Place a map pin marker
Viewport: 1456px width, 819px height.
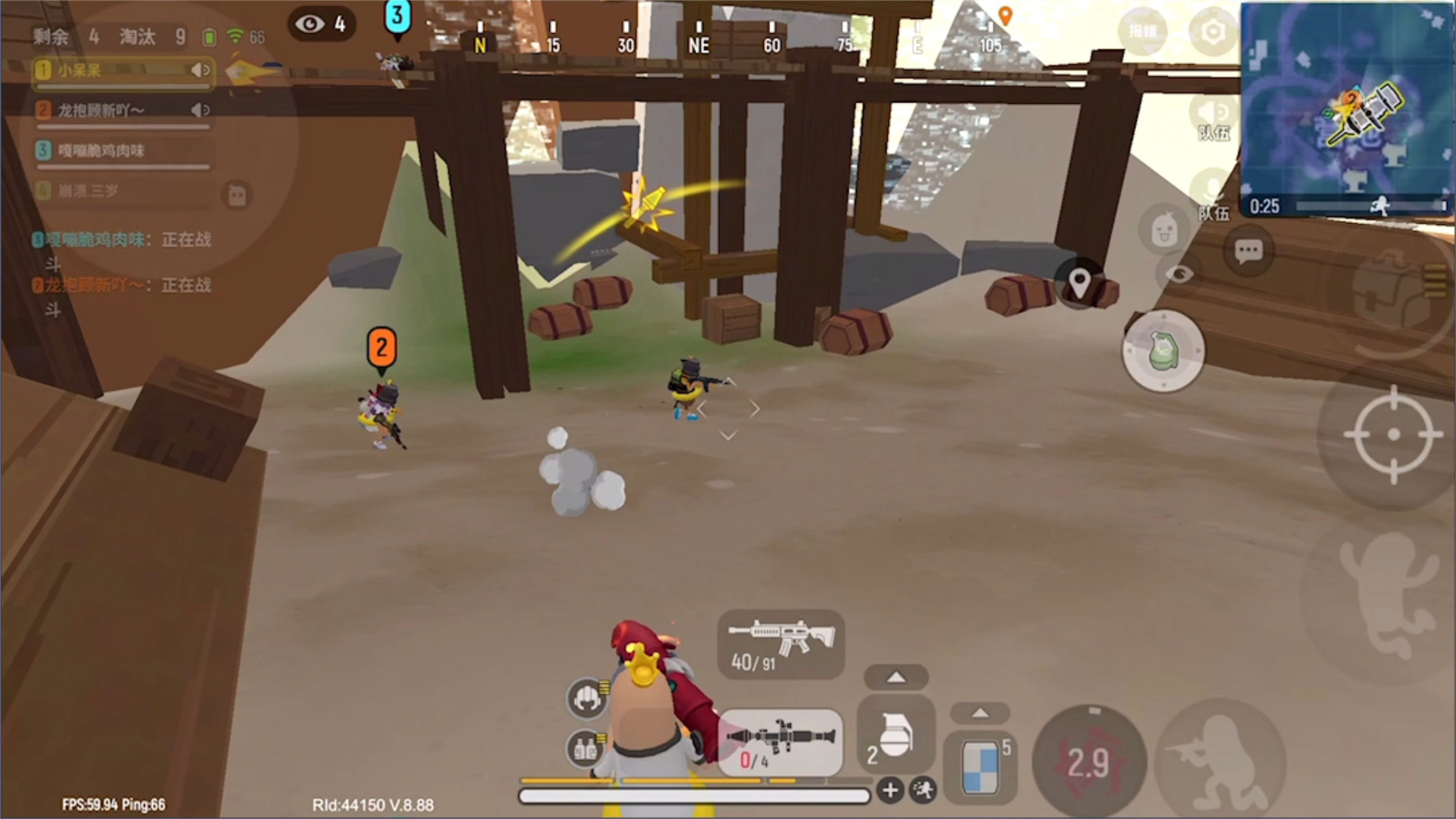point(1079,282)
